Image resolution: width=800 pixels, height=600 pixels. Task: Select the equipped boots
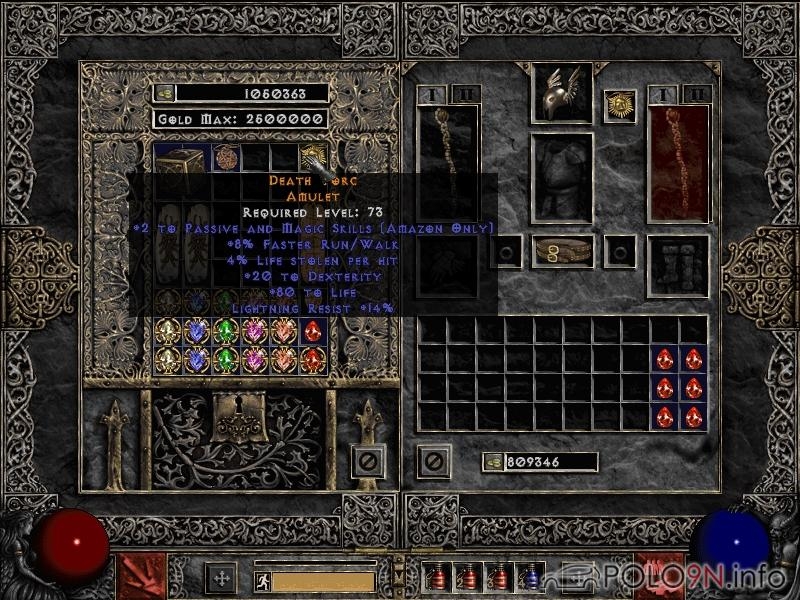pos(679,265)
